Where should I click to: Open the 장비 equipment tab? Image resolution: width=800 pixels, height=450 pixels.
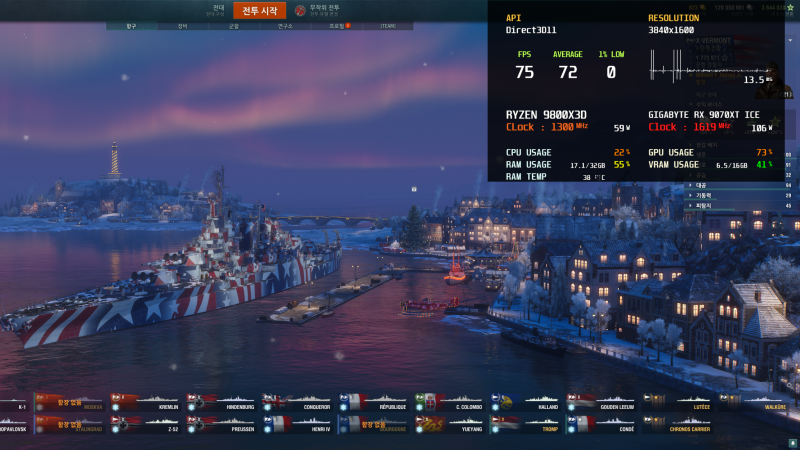click(x=182, y=26)
